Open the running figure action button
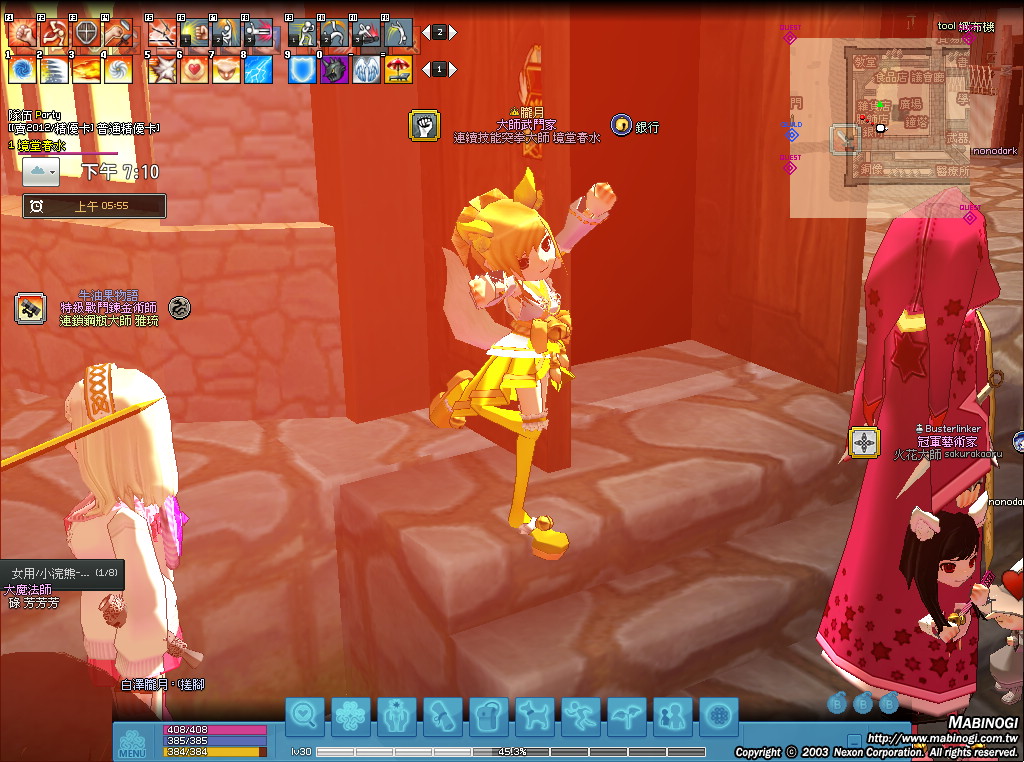Viewport: 1024px width, 762px height. [x=580, y=717]
